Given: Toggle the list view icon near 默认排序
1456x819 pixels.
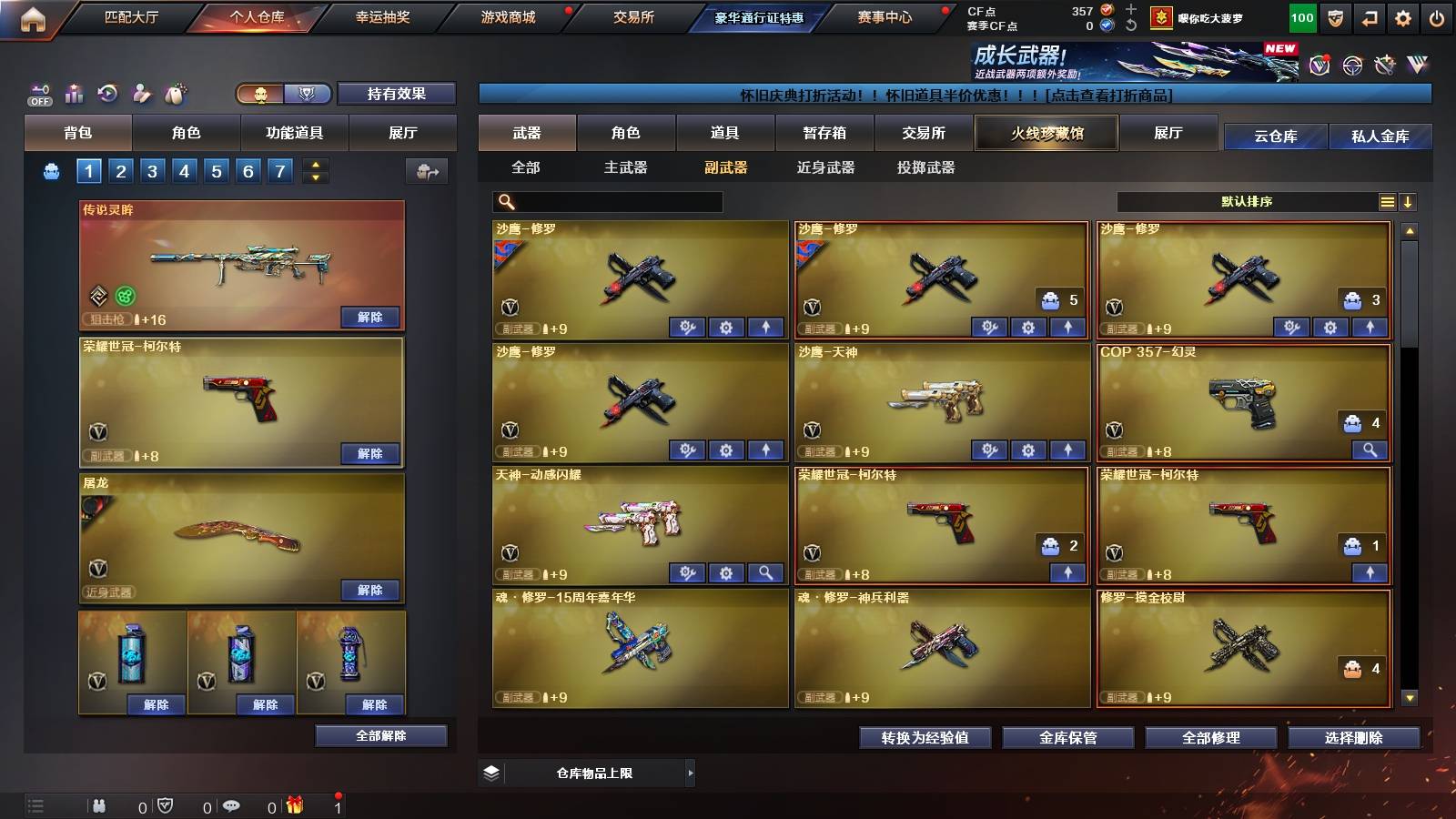Looking at the screenshot, I should click(1388, 201).
